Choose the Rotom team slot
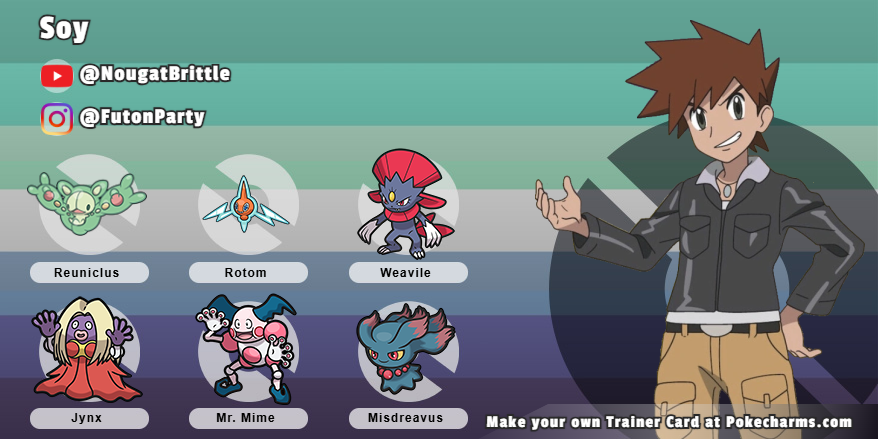Viewport: 878px width, 439px height. pos(247,204)
